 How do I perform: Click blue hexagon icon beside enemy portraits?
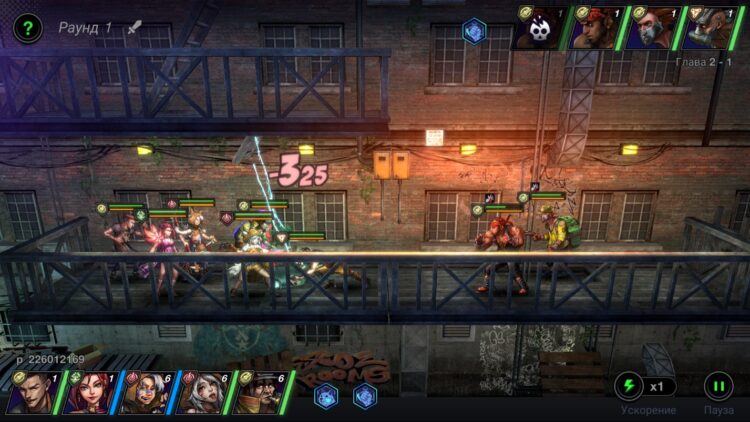pos(474,31)
